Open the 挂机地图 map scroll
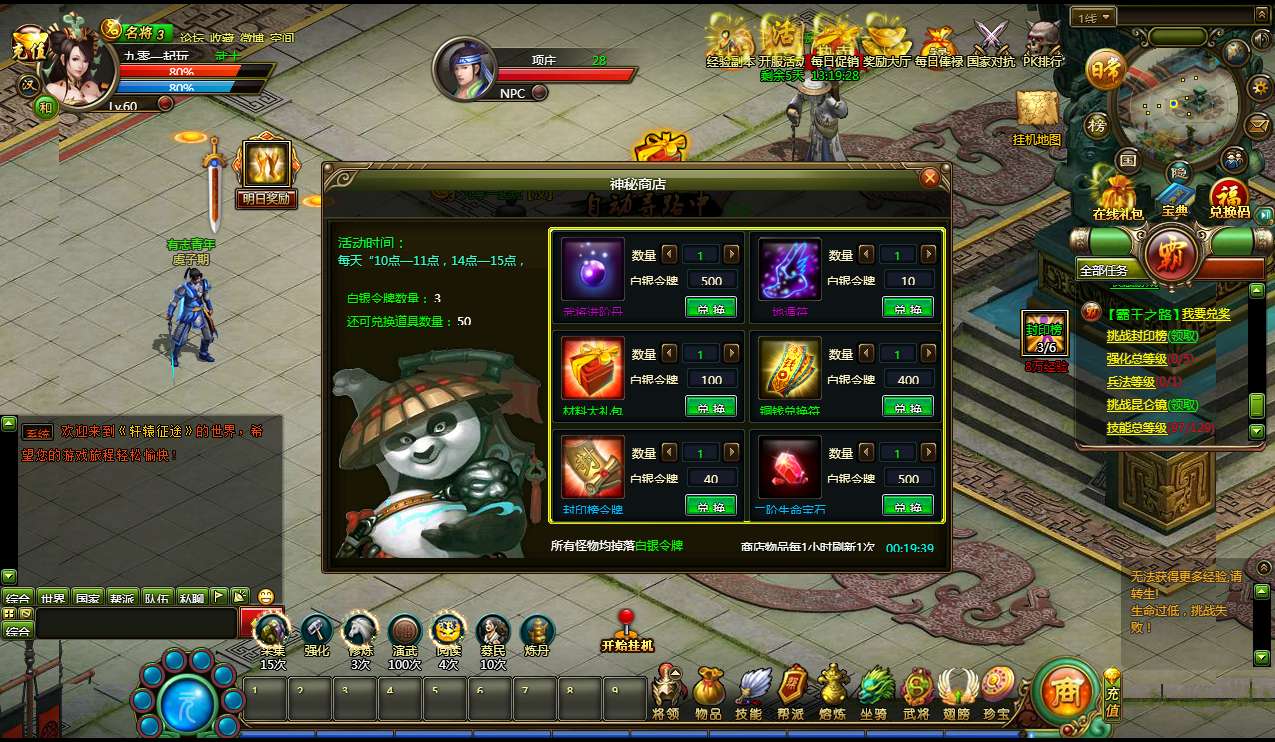 tap(1036, 115)
